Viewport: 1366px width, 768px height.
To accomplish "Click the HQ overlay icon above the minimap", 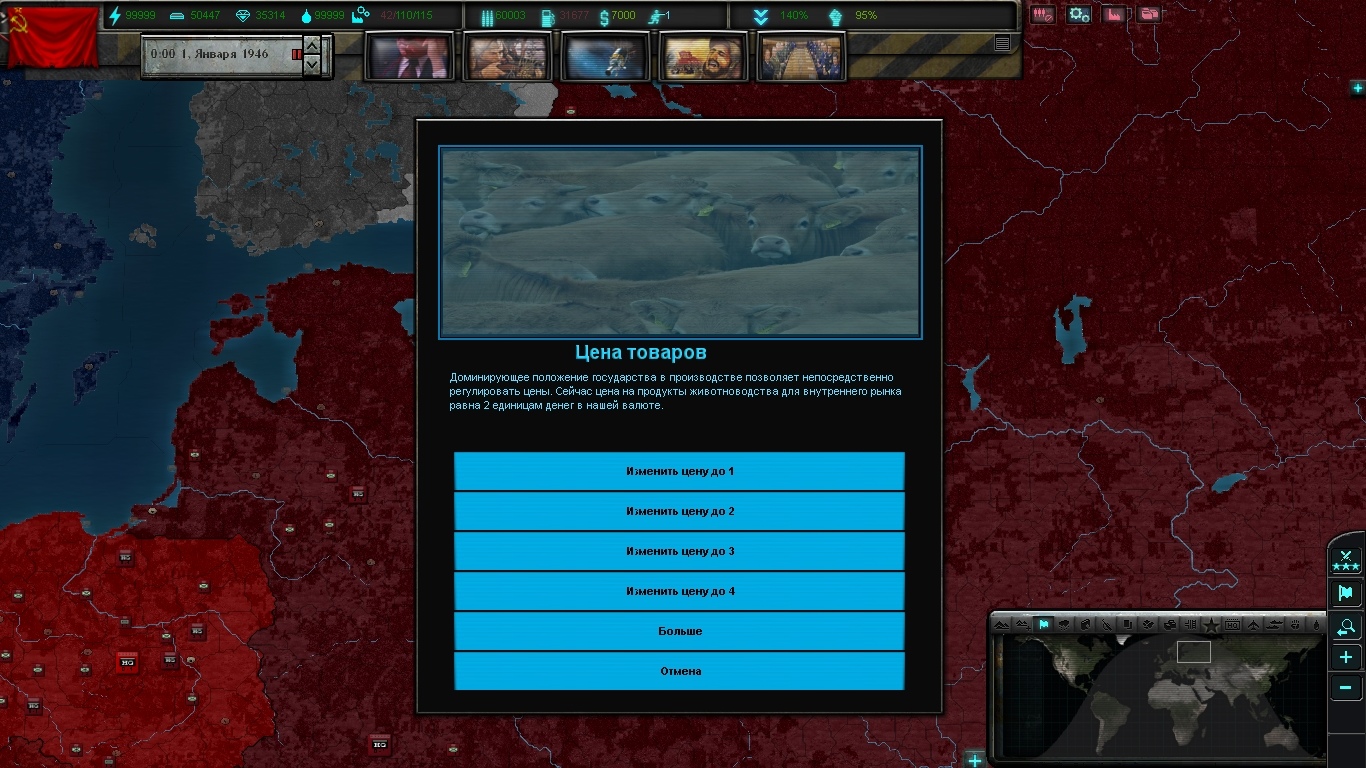I will [x=1231, y=626].
